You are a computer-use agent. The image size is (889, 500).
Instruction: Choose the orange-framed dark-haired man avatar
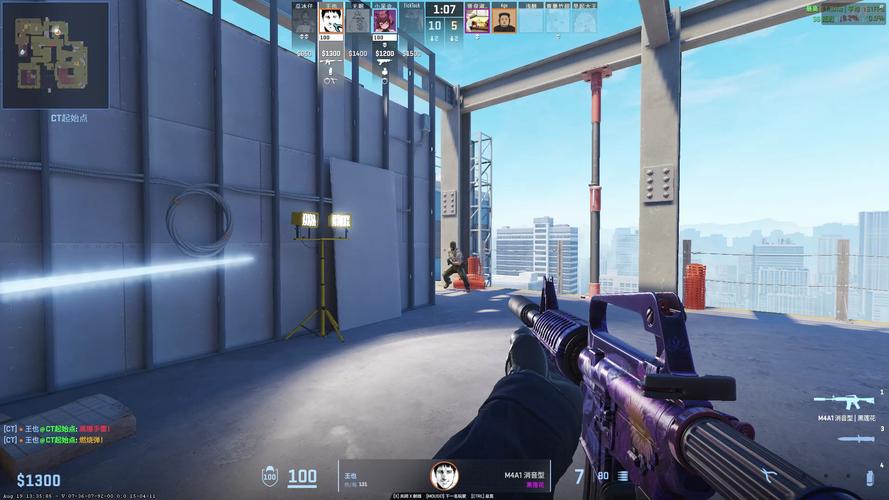click(x=504, y=21)
